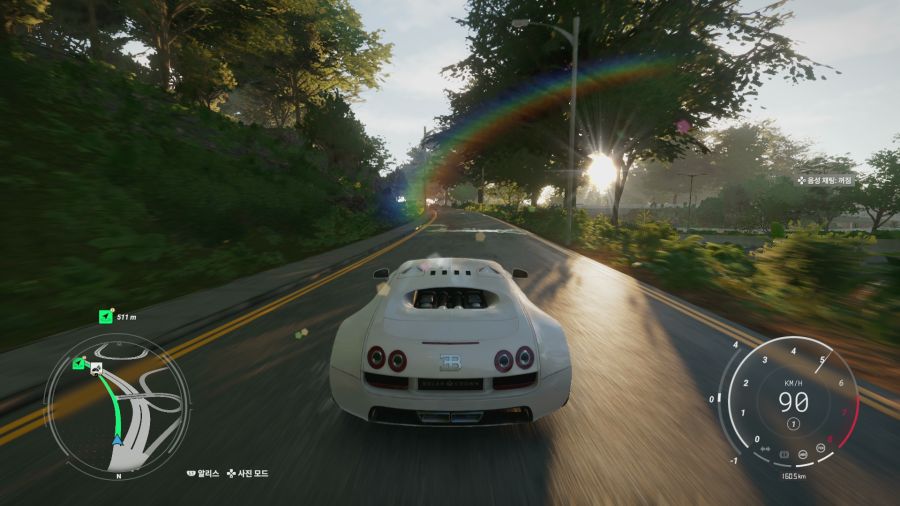Open the circular road minimap
Screen dimensions: 900x506
pos(117,406)
